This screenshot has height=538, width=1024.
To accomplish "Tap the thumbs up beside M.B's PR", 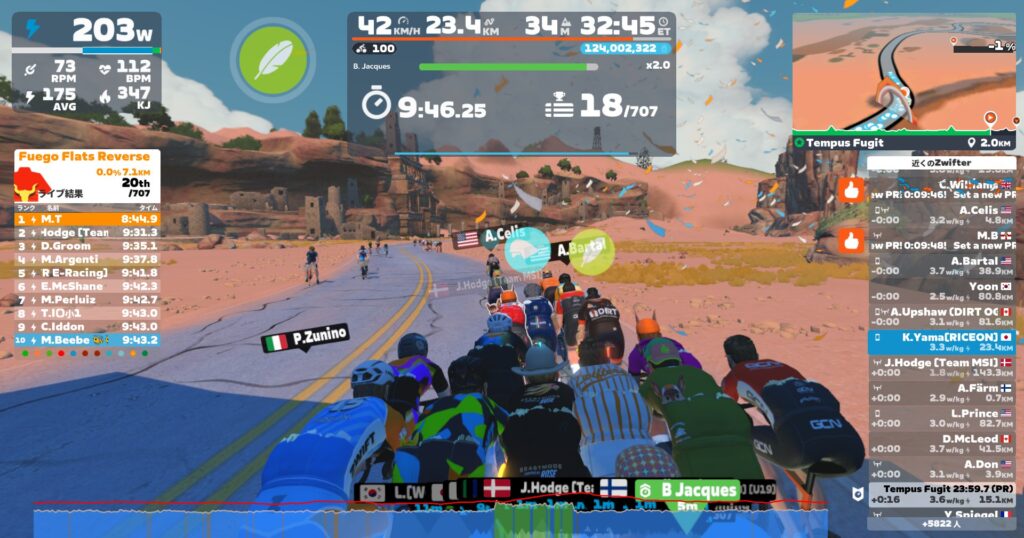I will click(x=851, y=240).
